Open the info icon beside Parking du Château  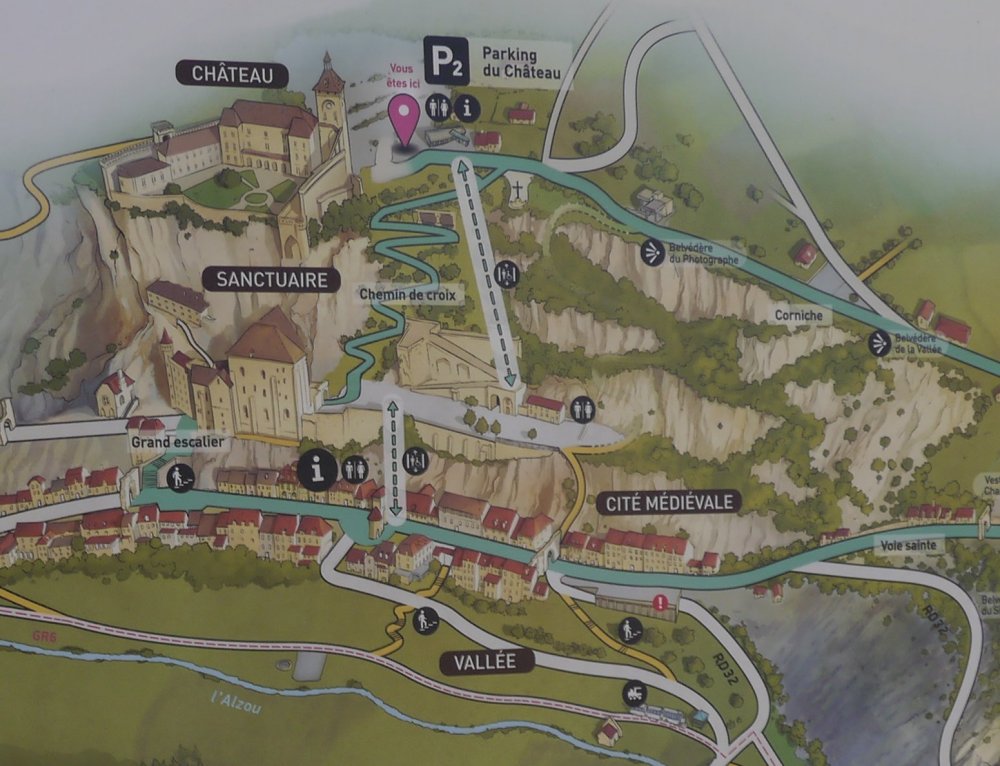(x=466, y=108)
